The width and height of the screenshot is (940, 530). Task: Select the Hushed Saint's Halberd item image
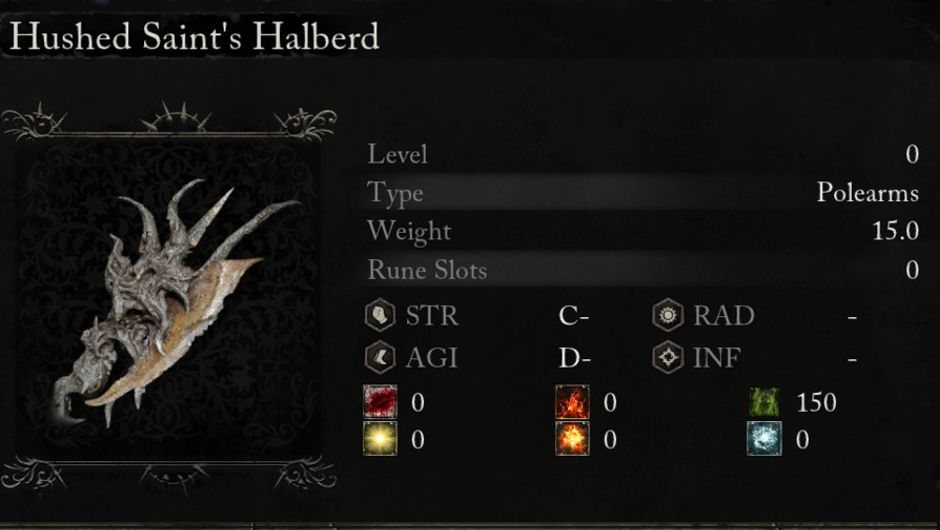[168, 300]
